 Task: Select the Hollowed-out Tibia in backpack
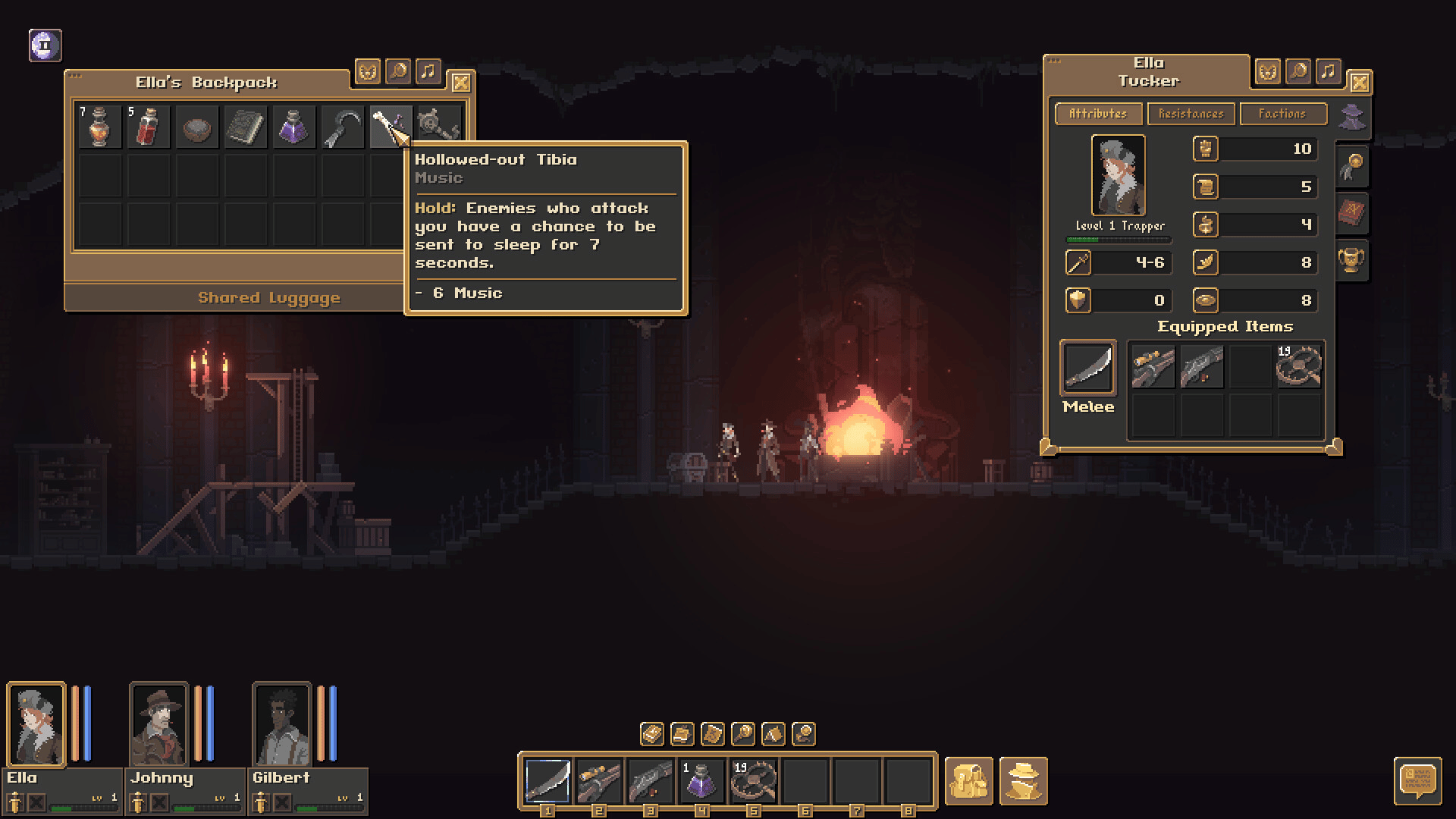click(x=390, y=127)
